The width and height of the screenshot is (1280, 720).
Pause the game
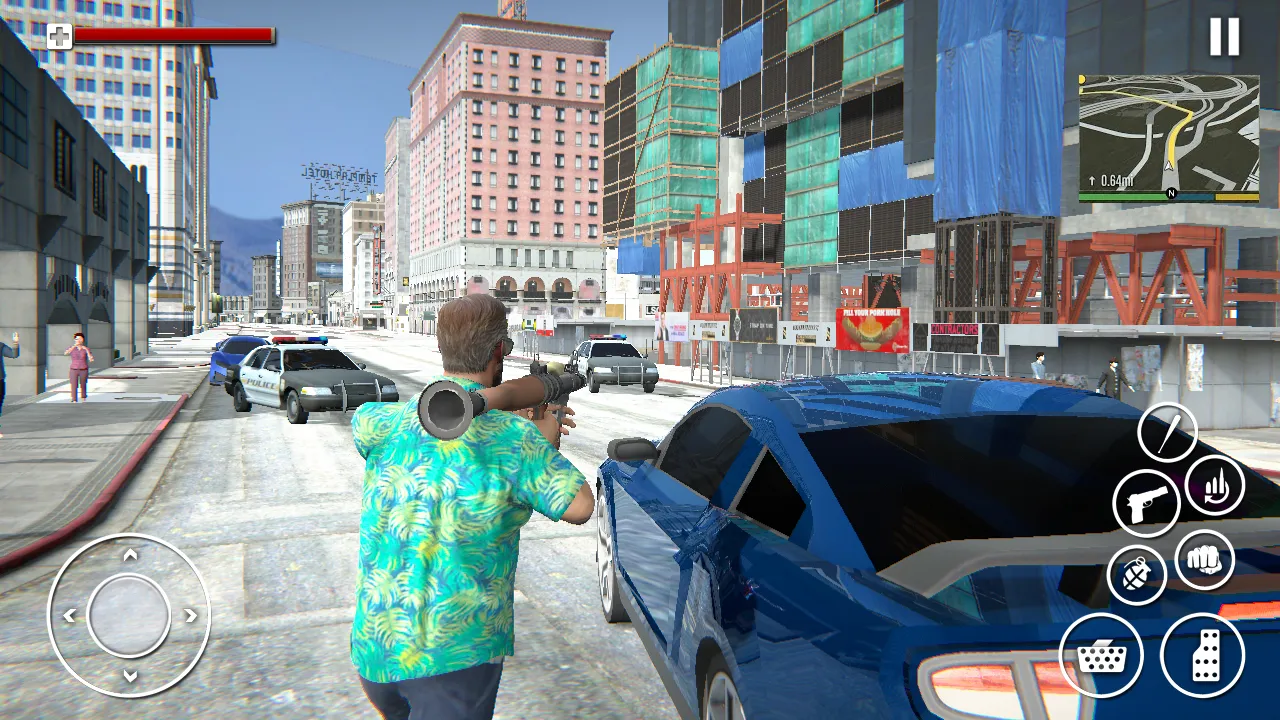1224,37
